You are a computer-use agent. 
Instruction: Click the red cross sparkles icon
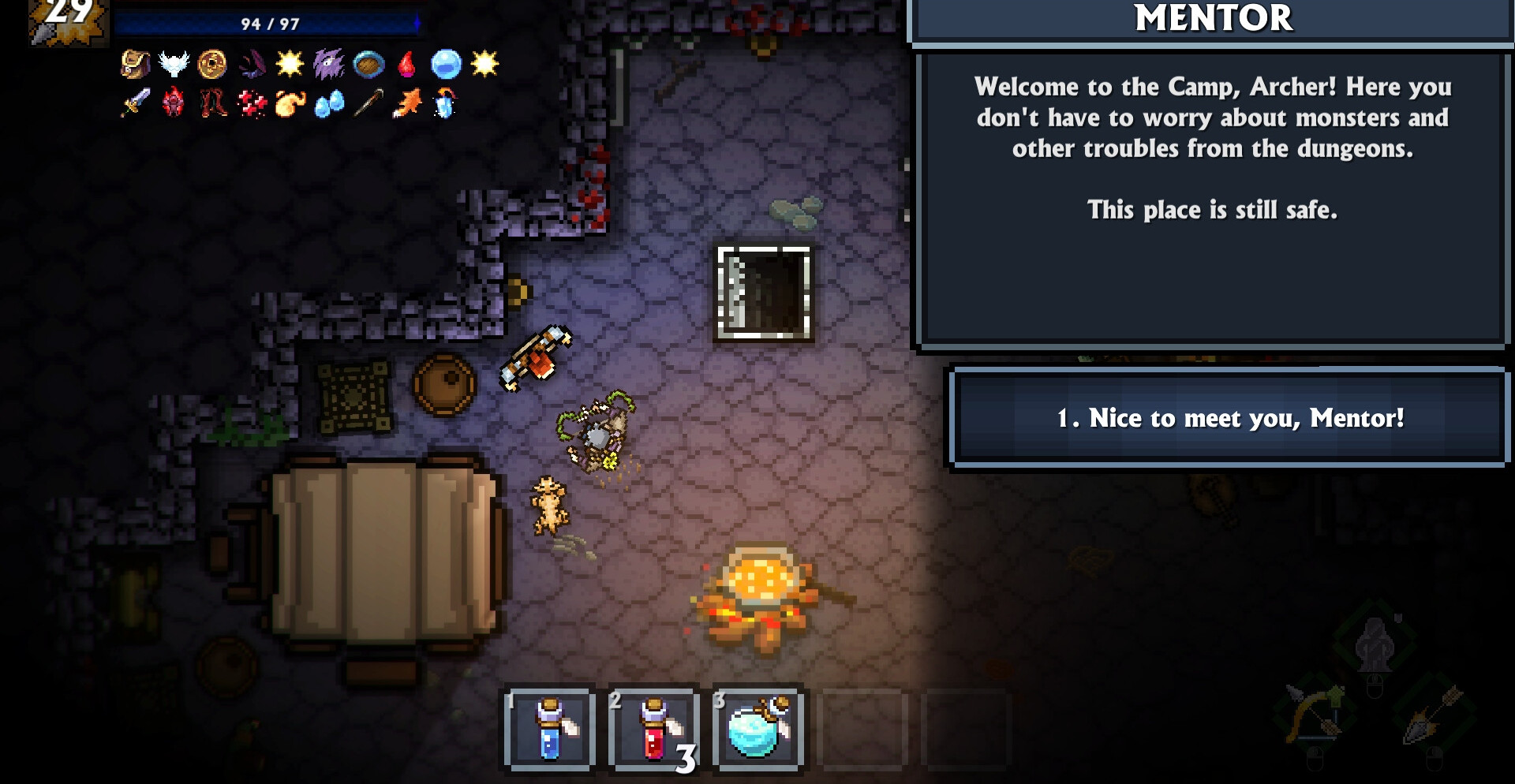tap(252, 103)
